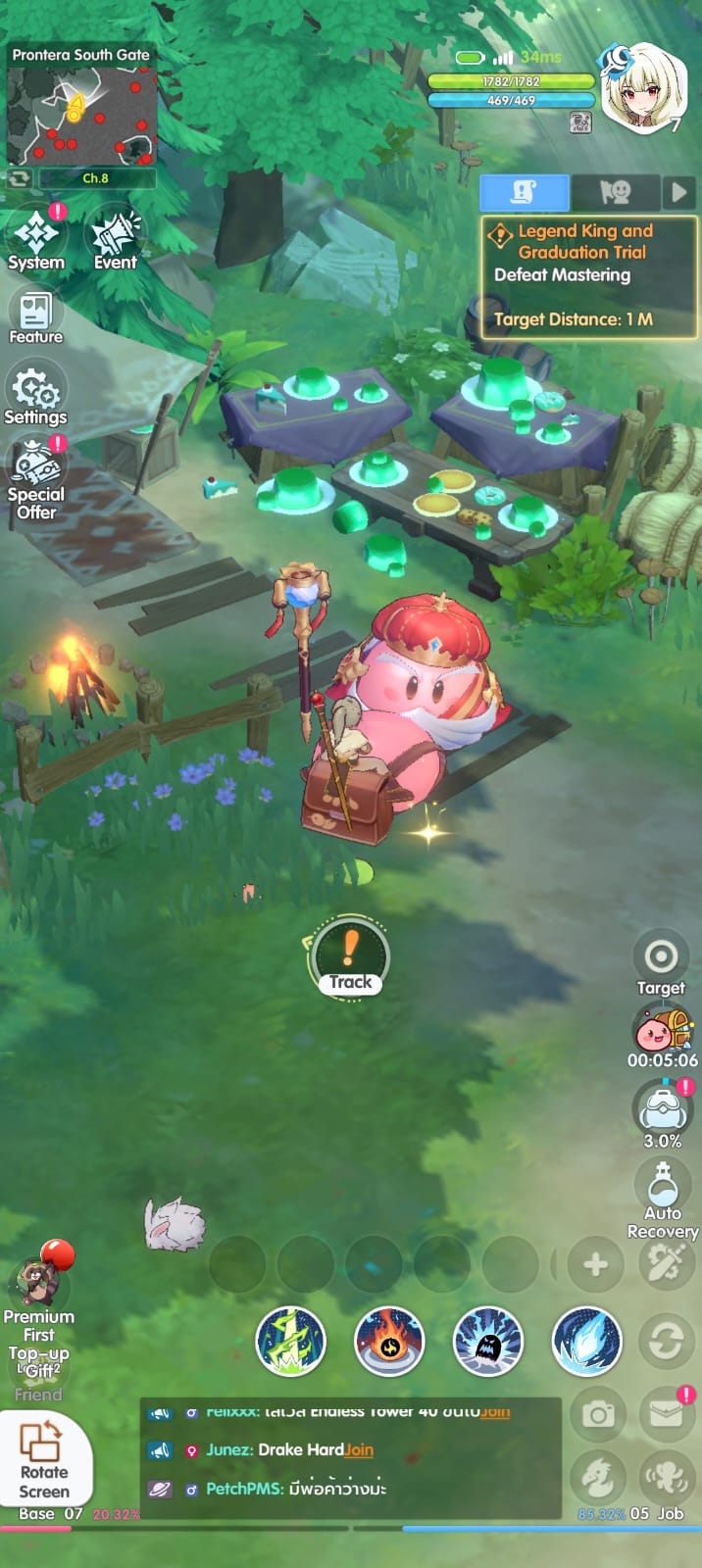Switch to the quest scroll tab
The height and width of the screenshot is (1568, 702).
524,192
